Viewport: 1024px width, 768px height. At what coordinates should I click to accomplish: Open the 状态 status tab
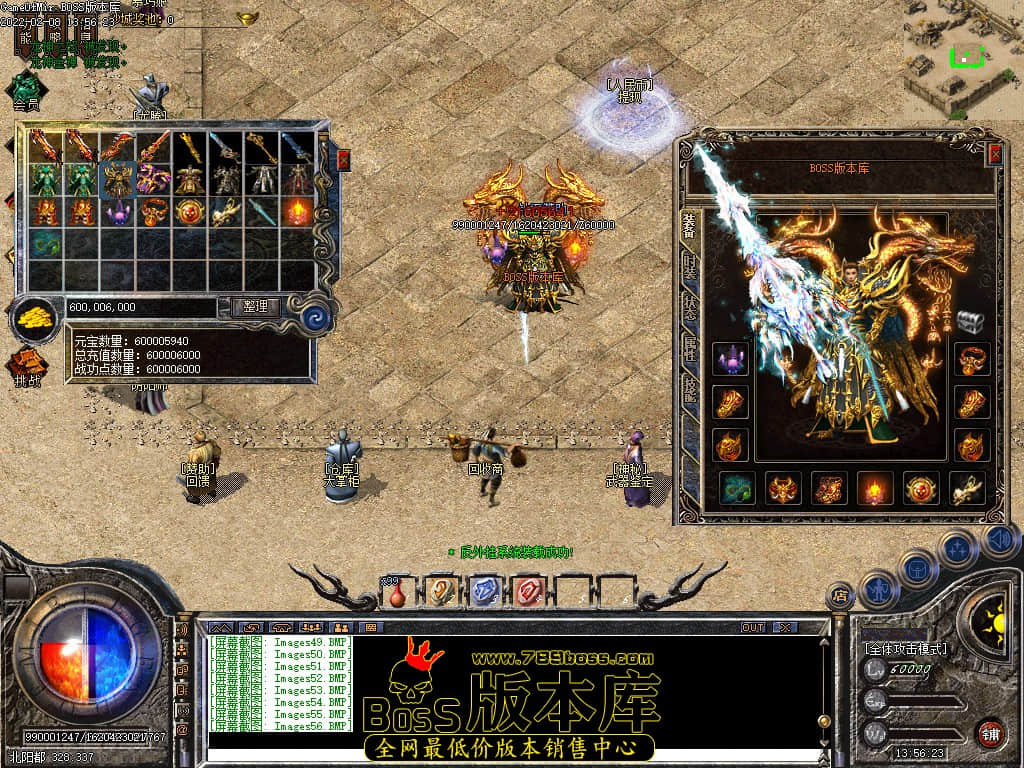click(690, 307)
